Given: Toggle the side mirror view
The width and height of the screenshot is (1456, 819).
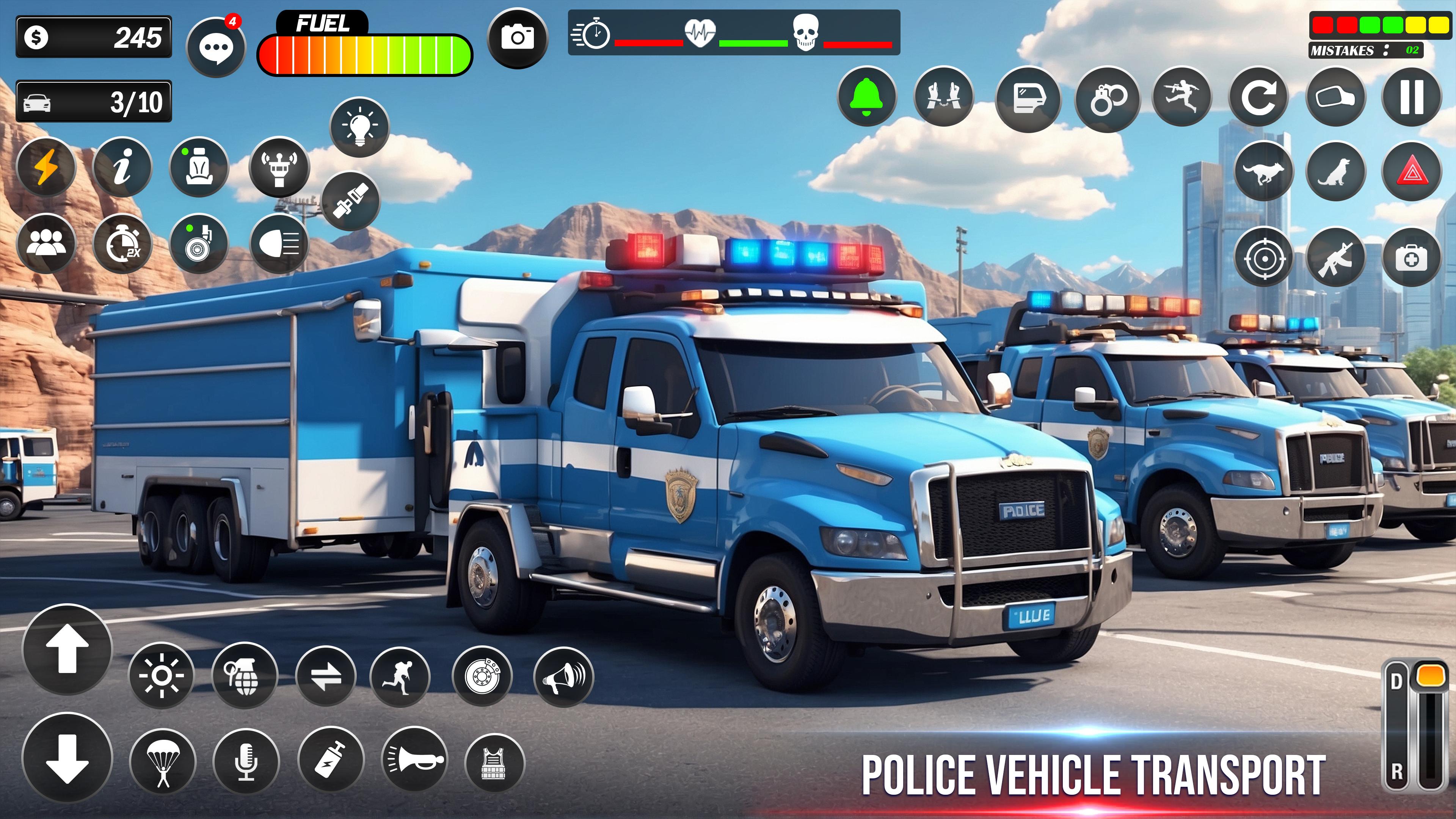Looking at the screenshot, I should coord(1335,98).
